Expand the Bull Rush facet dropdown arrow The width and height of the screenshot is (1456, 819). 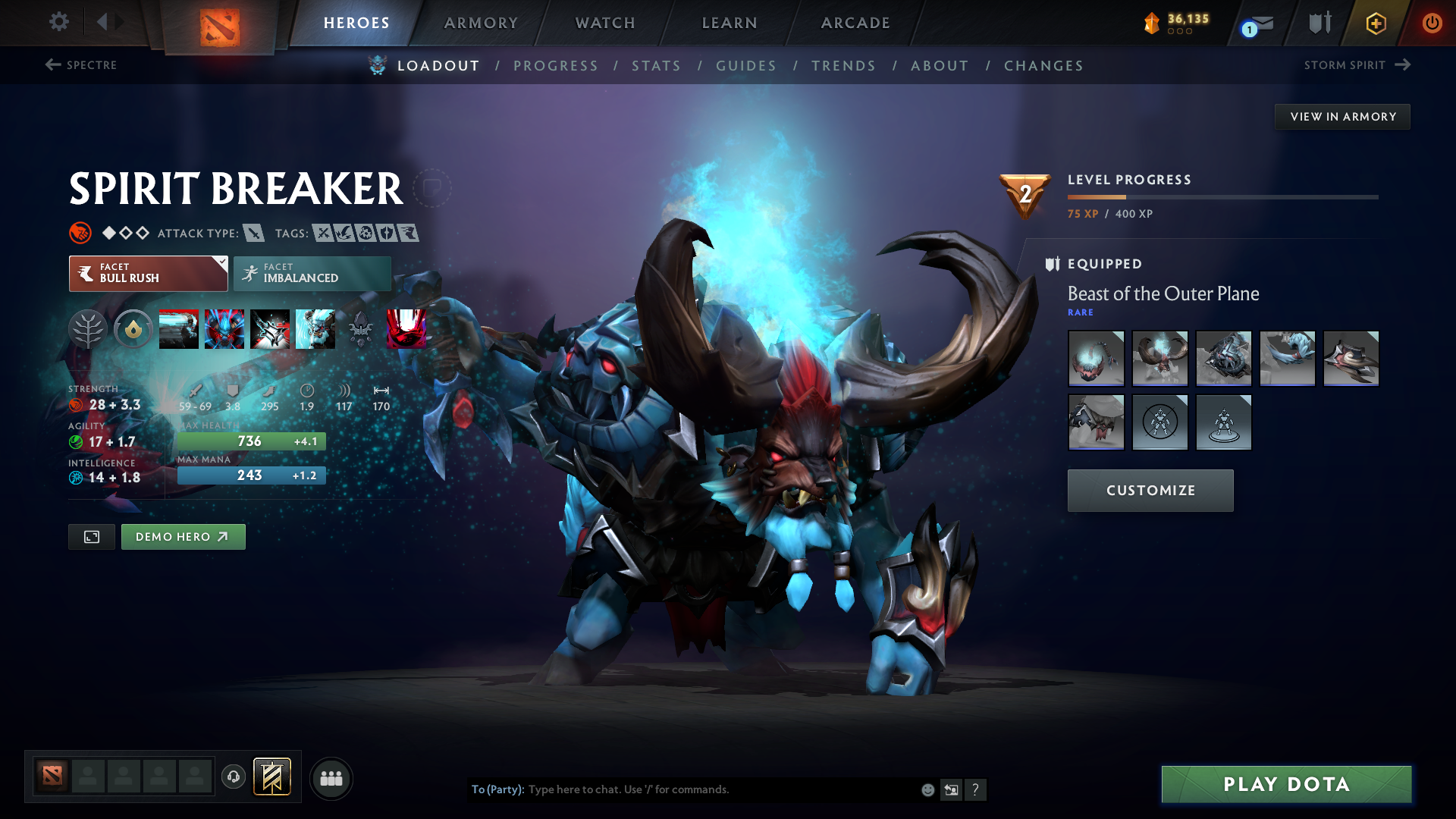click(221, 263)
